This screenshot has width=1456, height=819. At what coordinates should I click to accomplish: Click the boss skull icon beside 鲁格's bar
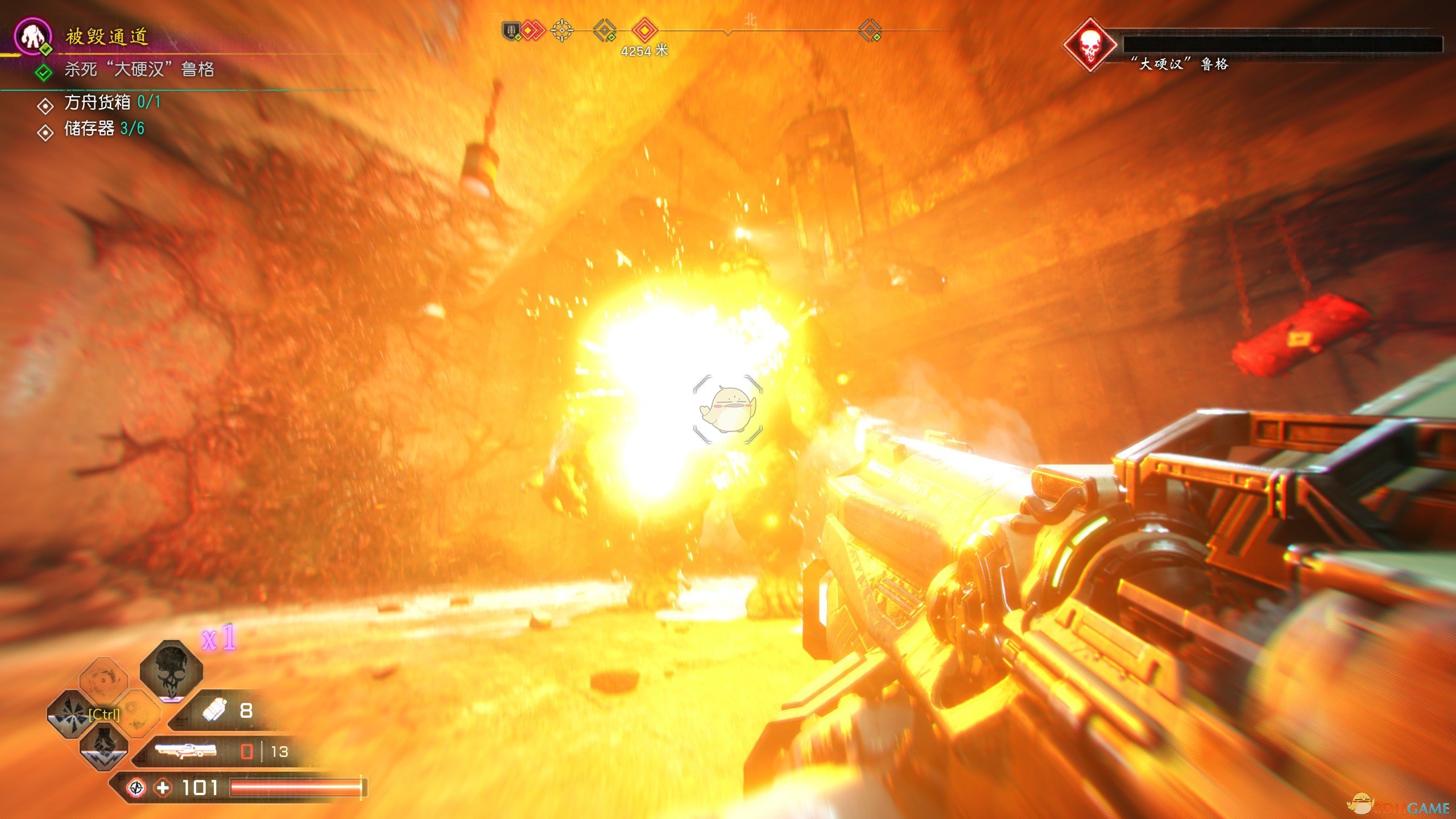[1089, 45]
